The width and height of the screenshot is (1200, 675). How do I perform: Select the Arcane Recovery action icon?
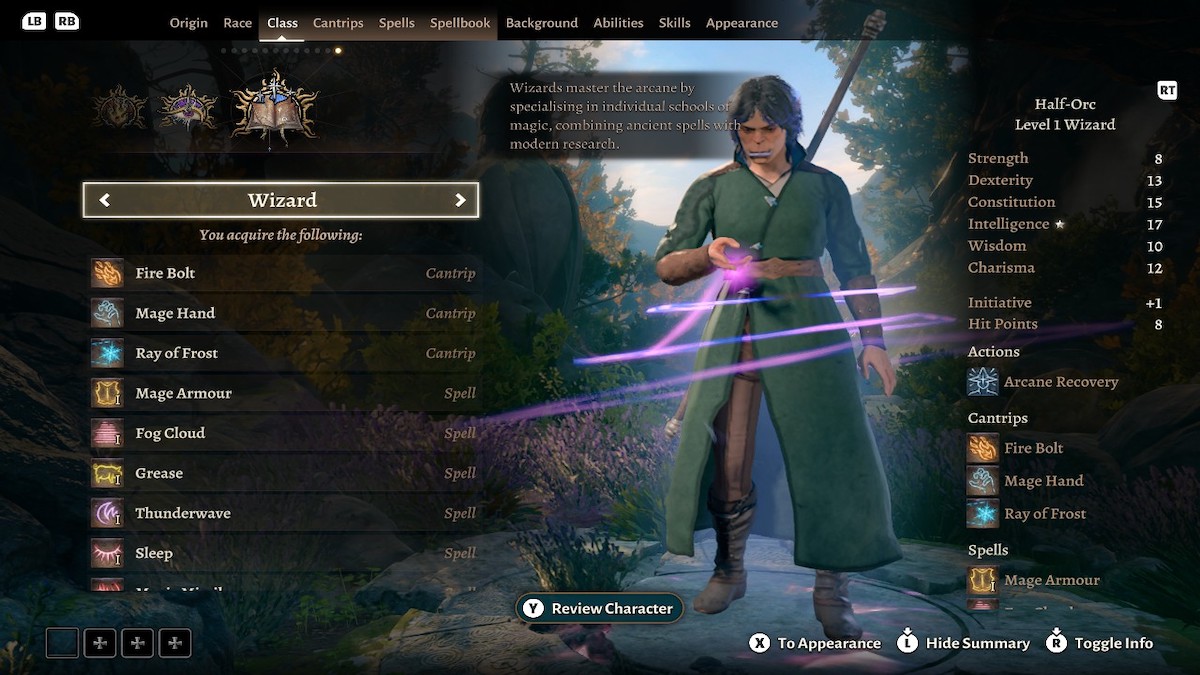tap(983, 382)
